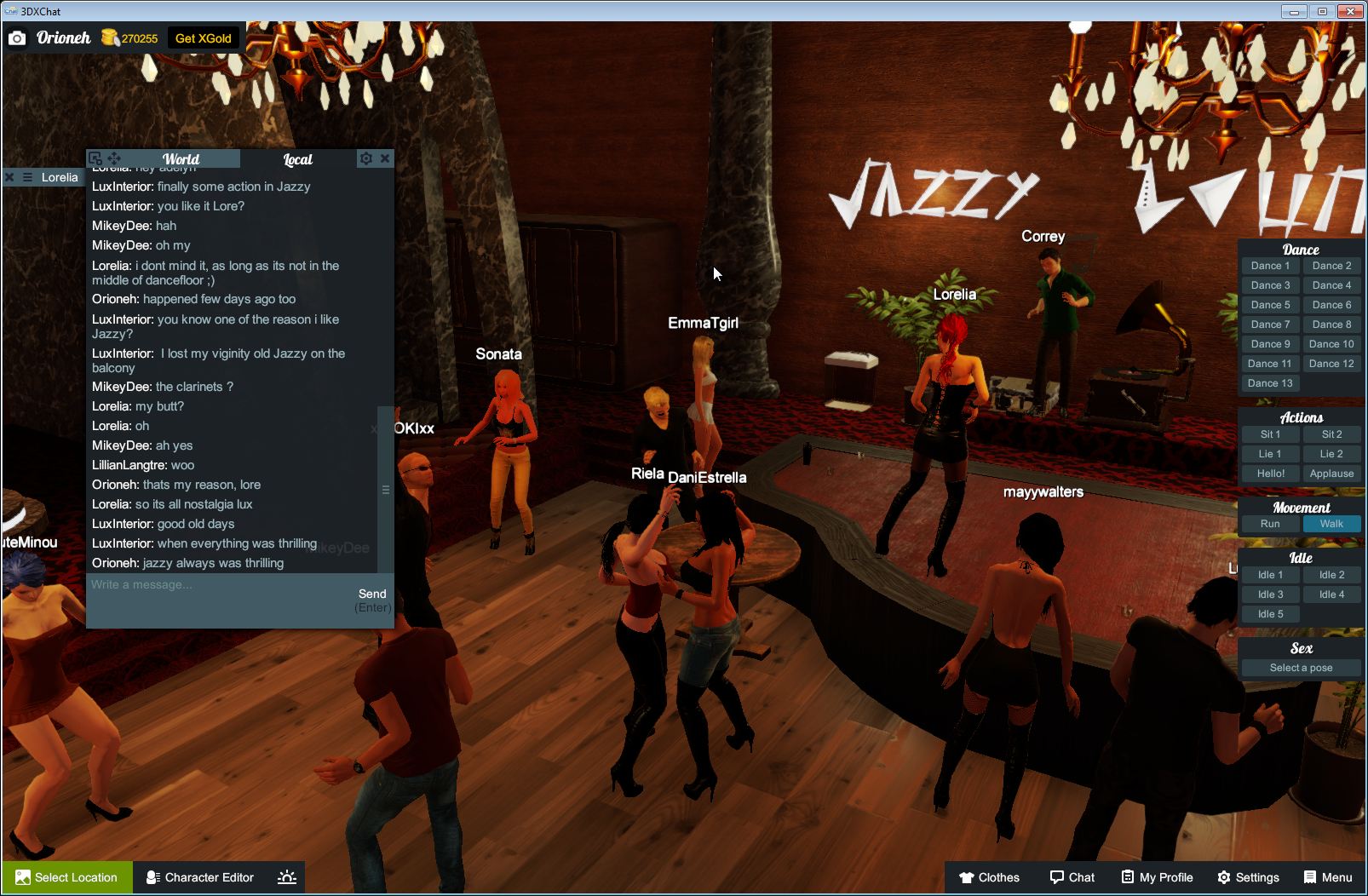
Task: Open the chat window settings gear
Action: click(x=365, y=158)
